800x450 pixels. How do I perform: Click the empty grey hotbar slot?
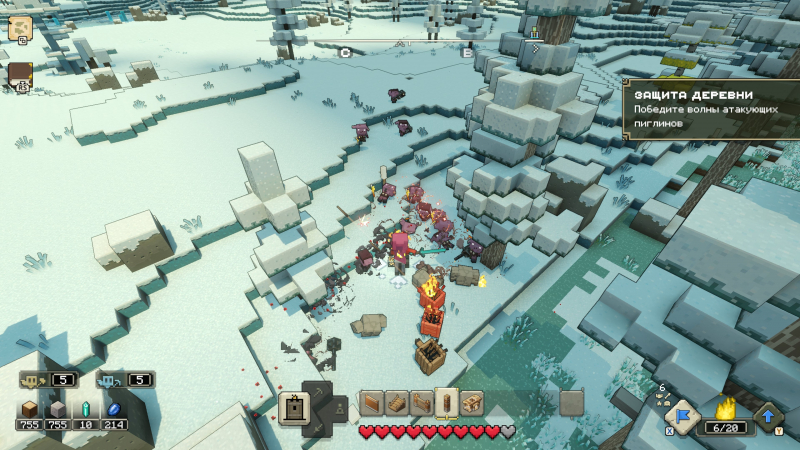point(571,402)
